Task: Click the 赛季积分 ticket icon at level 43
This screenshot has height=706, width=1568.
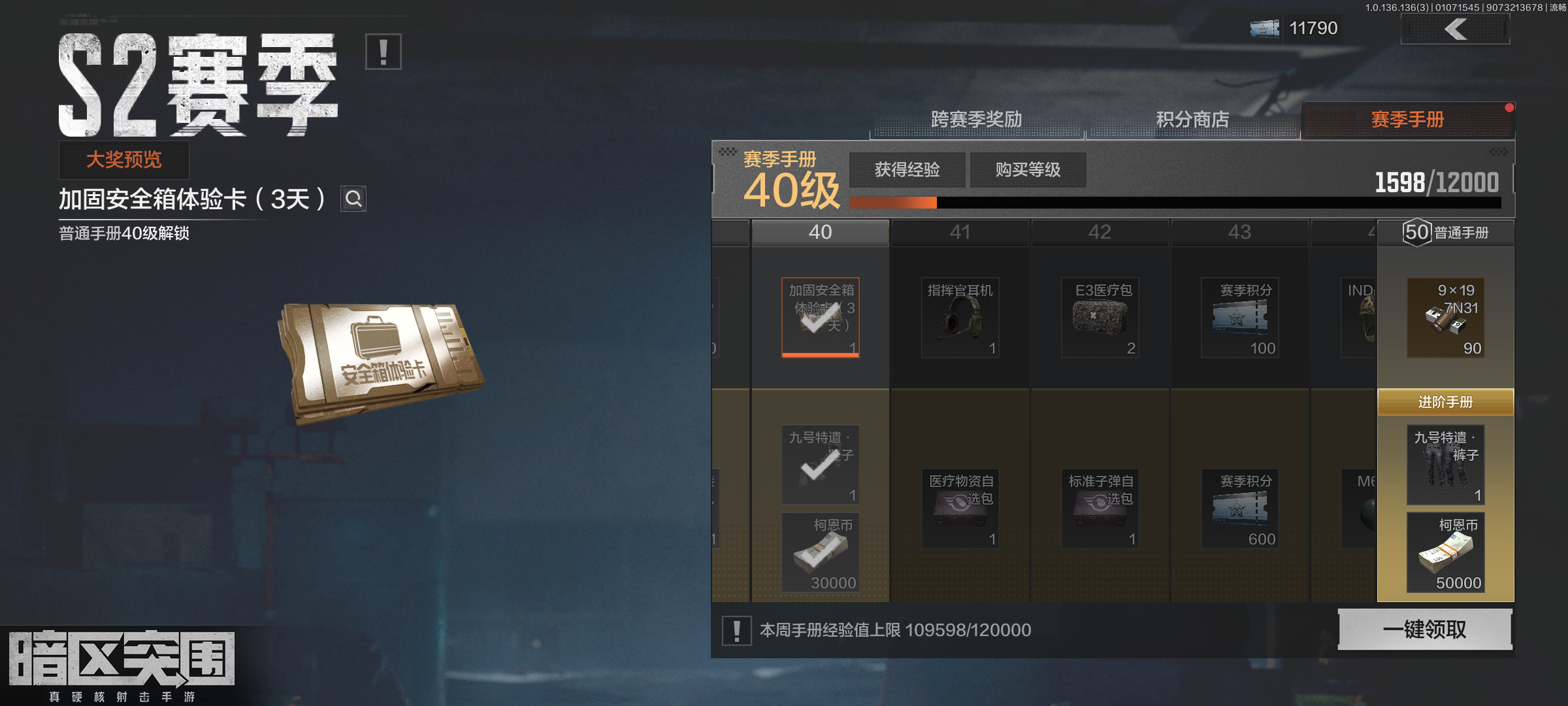Action: click(1240, 317)
